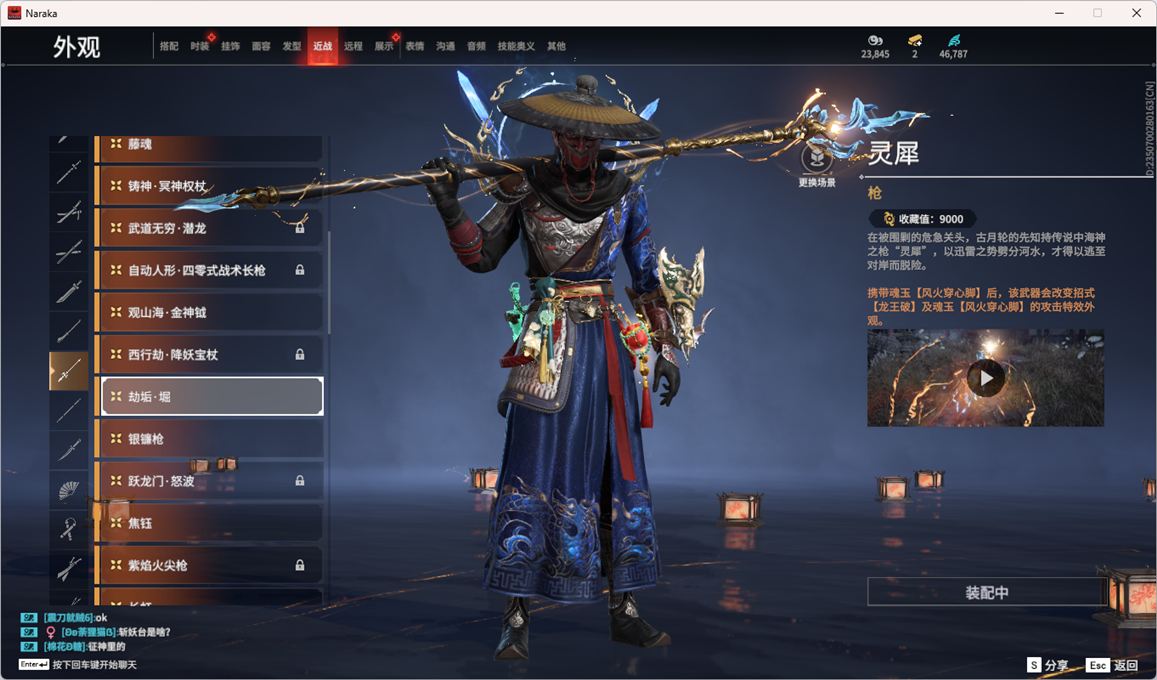Screen dimensions: 1157x680
Task: Click the 装配中 equip button
Action: click(x=986, y=592)
